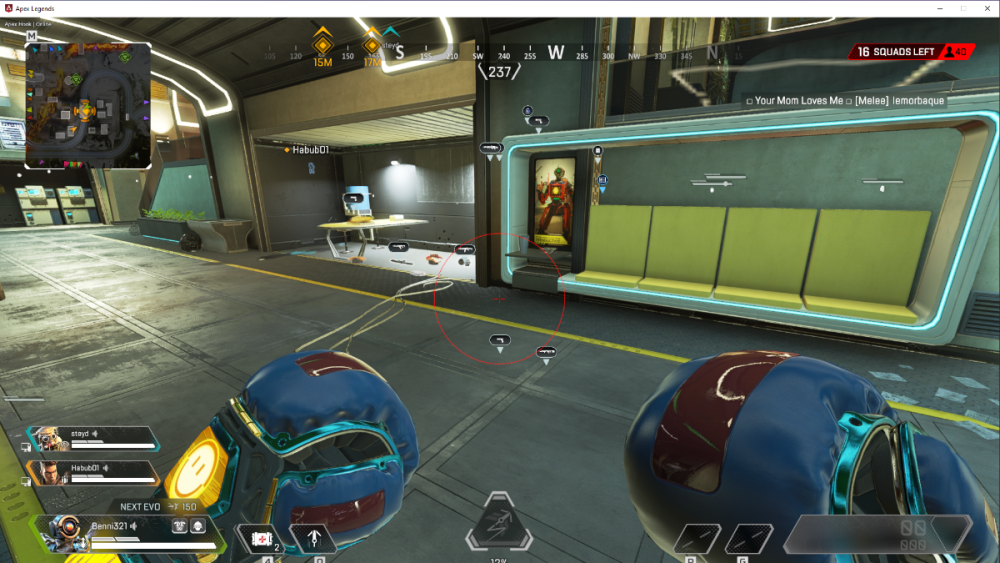The image size is (1000, 563).
Task: Select squadmate Habub01's status card
Action: click(92, 472)
